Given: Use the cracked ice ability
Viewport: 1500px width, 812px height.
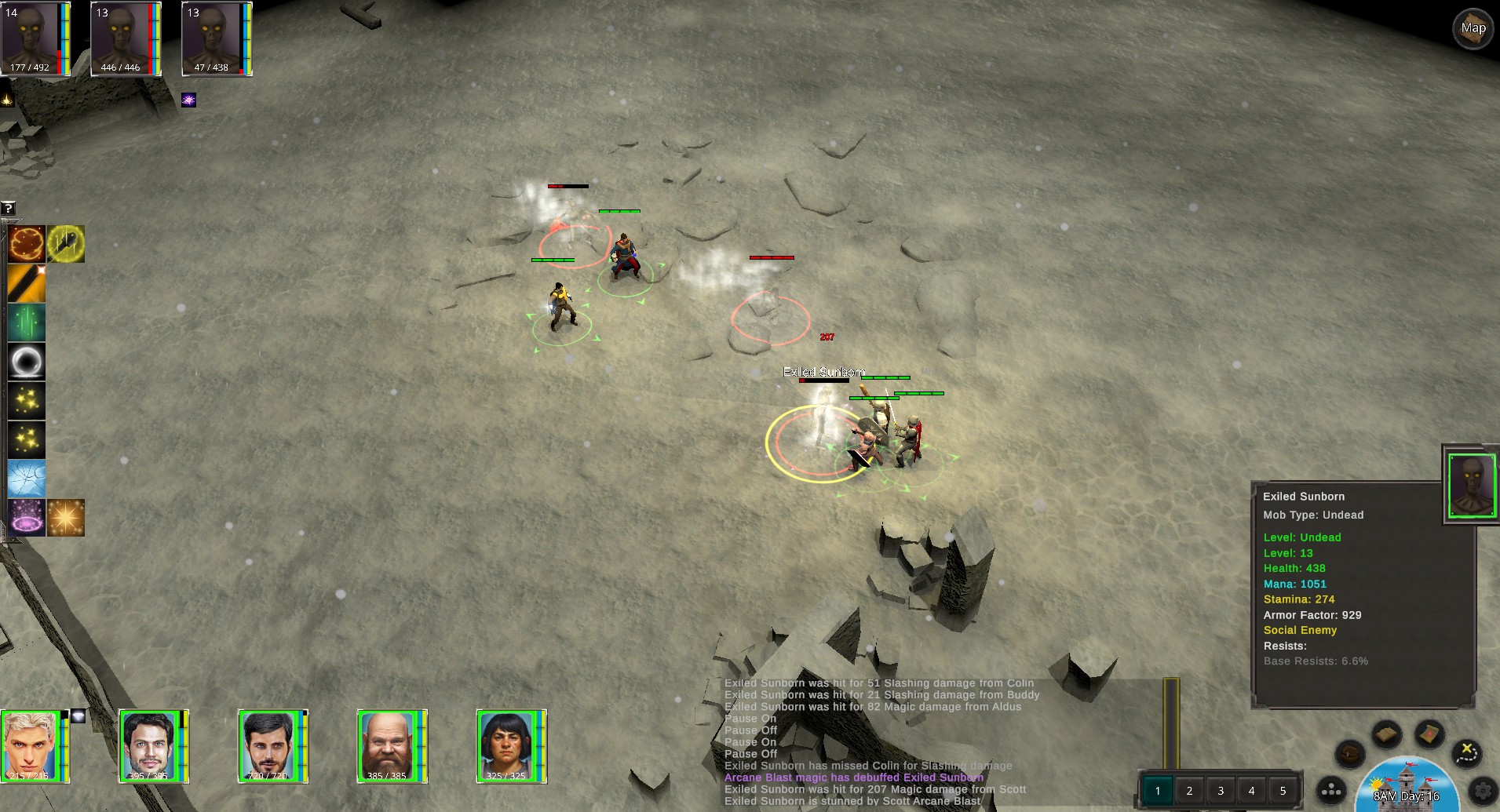Looking at the screenshot, I should (27, 479).
